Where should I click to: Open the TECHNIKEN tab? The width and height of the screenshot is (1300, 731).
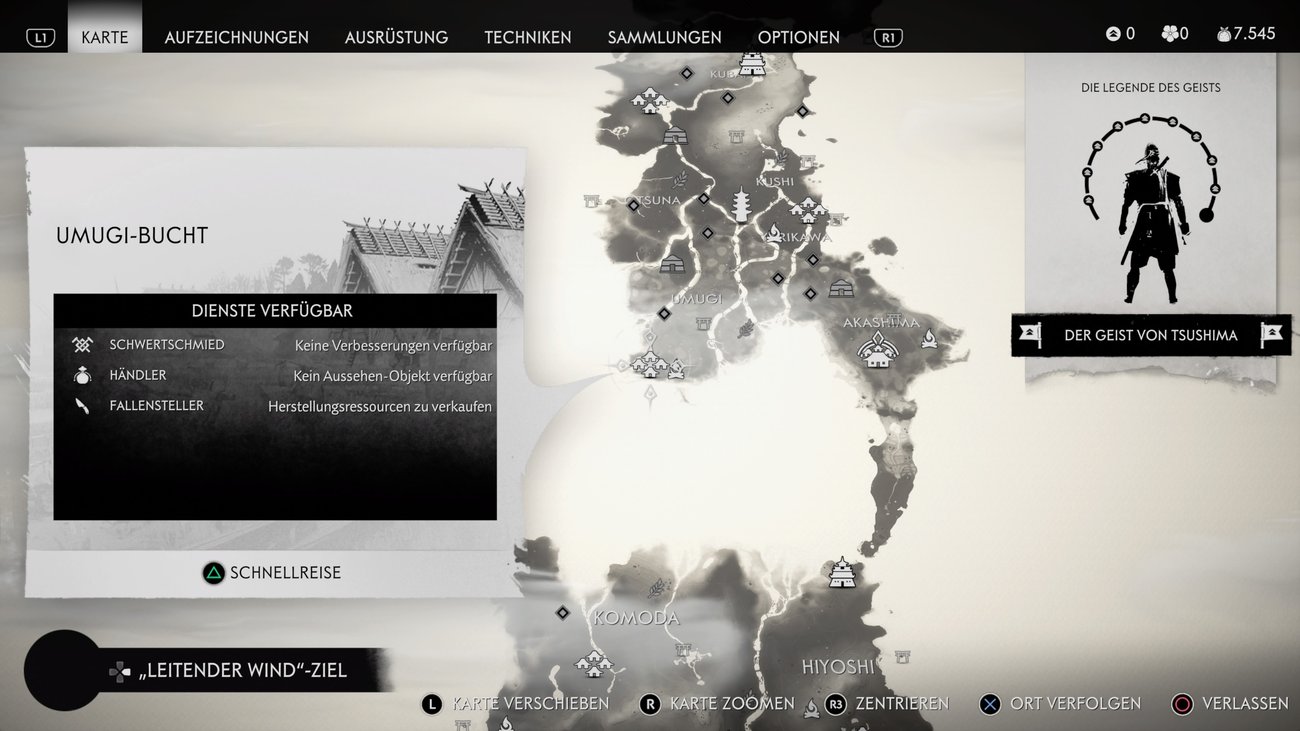click(x=528, y=37)
